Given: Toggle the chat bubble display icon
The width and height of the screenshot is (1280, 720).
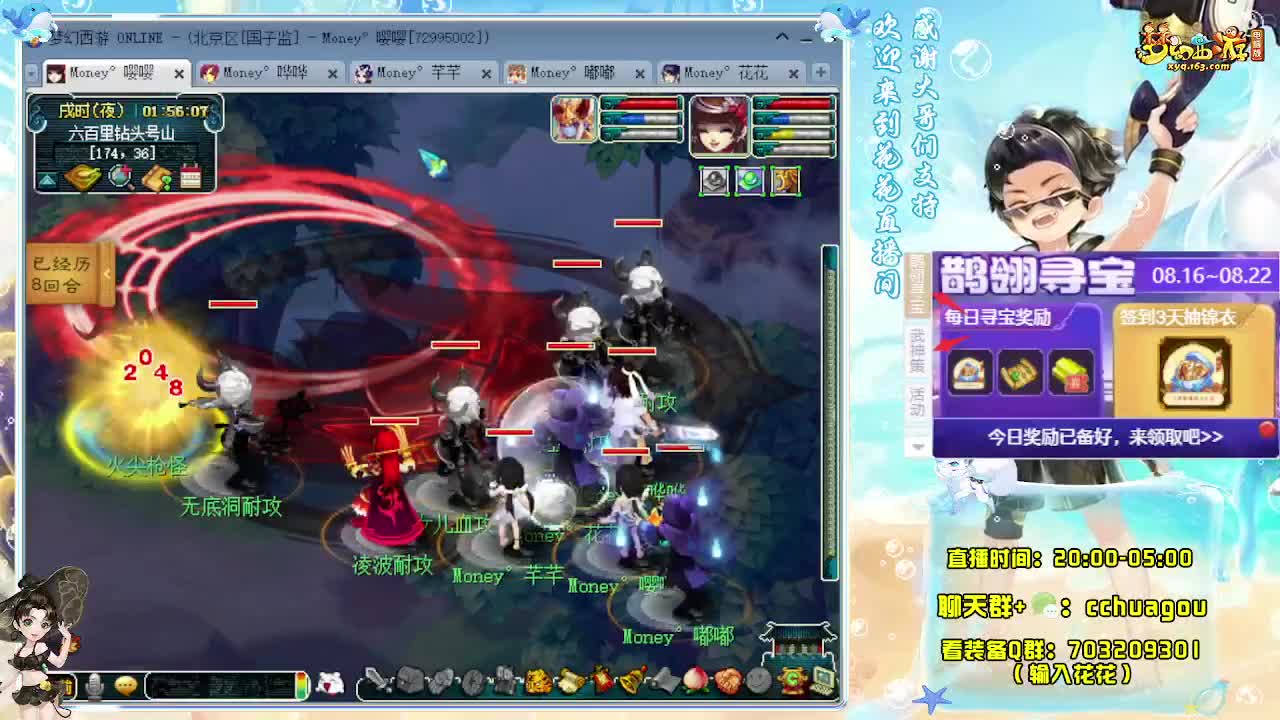Looking at the screenshot, I should (x=126, y=685).
